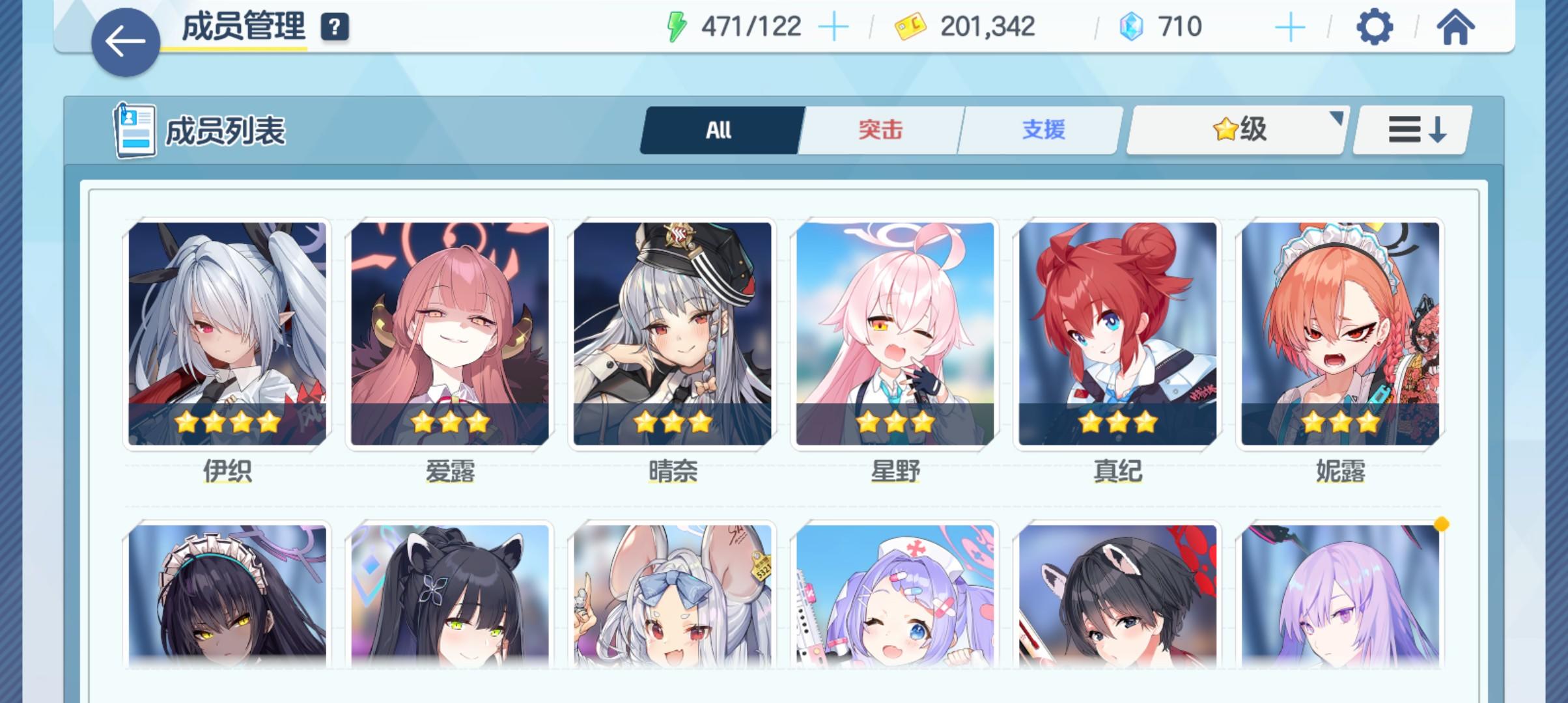1568x703 pixels.
Task: Open the sort order icon
Action: [1410, 130]
